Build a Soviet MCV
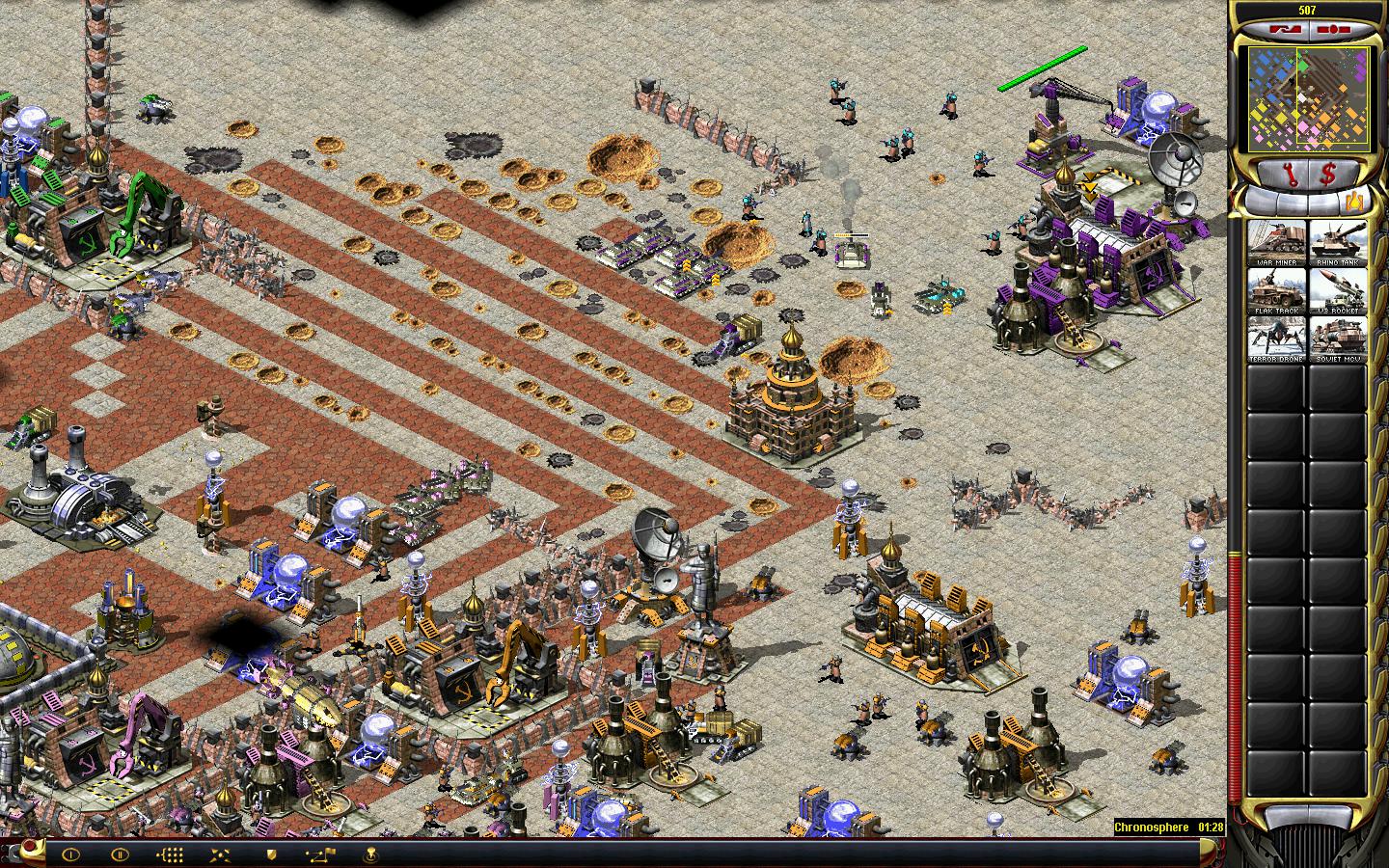The image size is (1389, 868). [1337, 339]
